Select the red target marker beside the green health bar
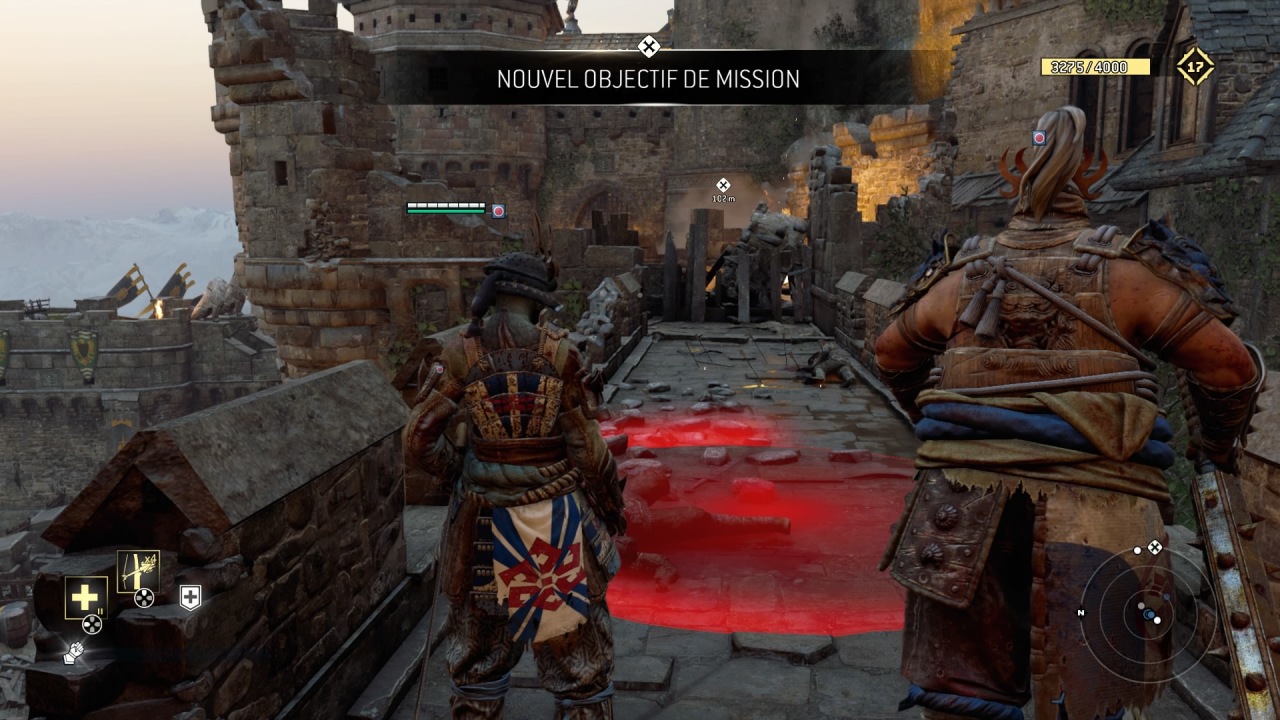1280x720 pixels. (x=498, y=210)
